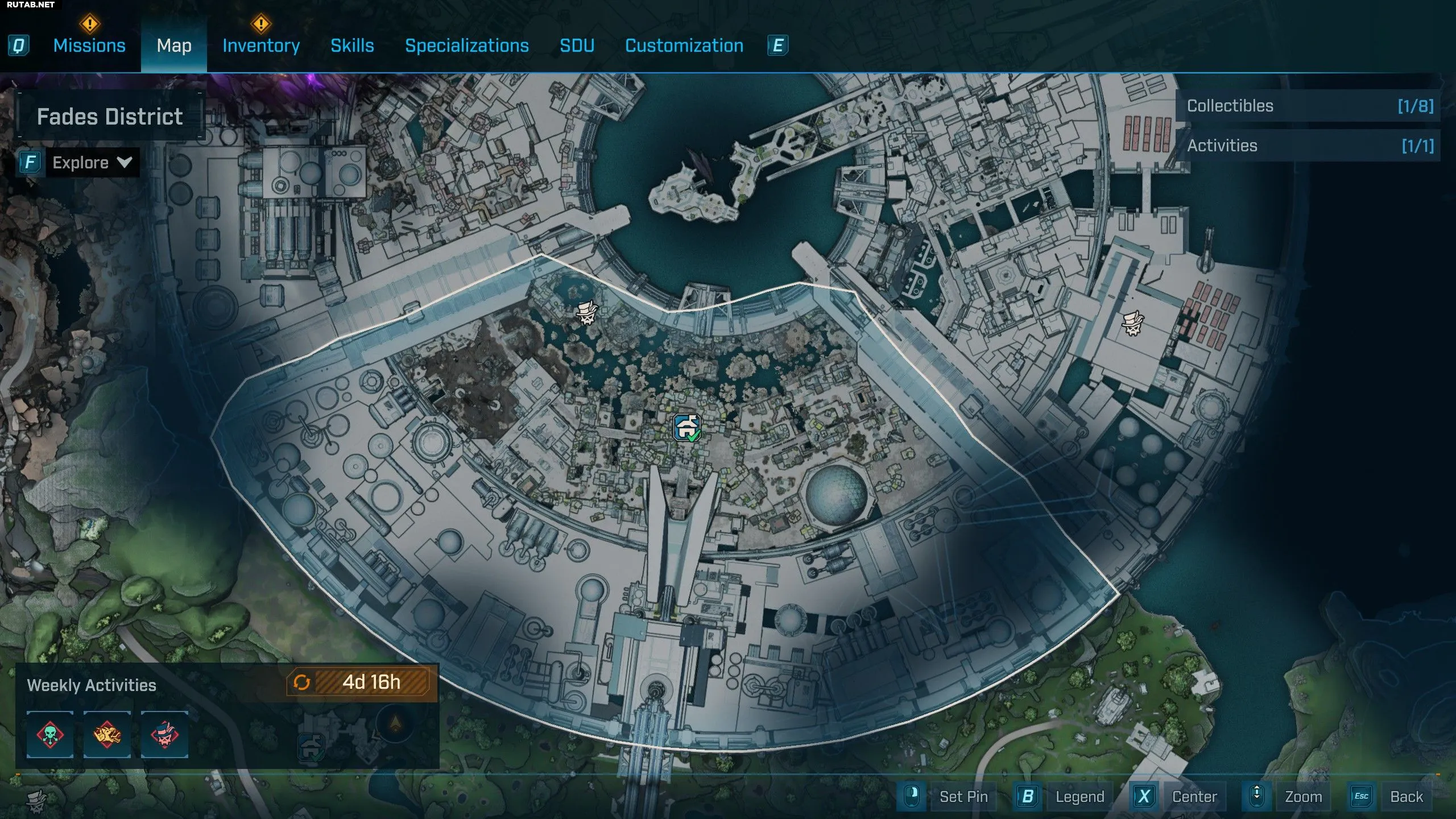Click the safehouse marker with green checkmark
This screenshot has width=1456, height=819.
pyautogui.click(x=687, y=428)
